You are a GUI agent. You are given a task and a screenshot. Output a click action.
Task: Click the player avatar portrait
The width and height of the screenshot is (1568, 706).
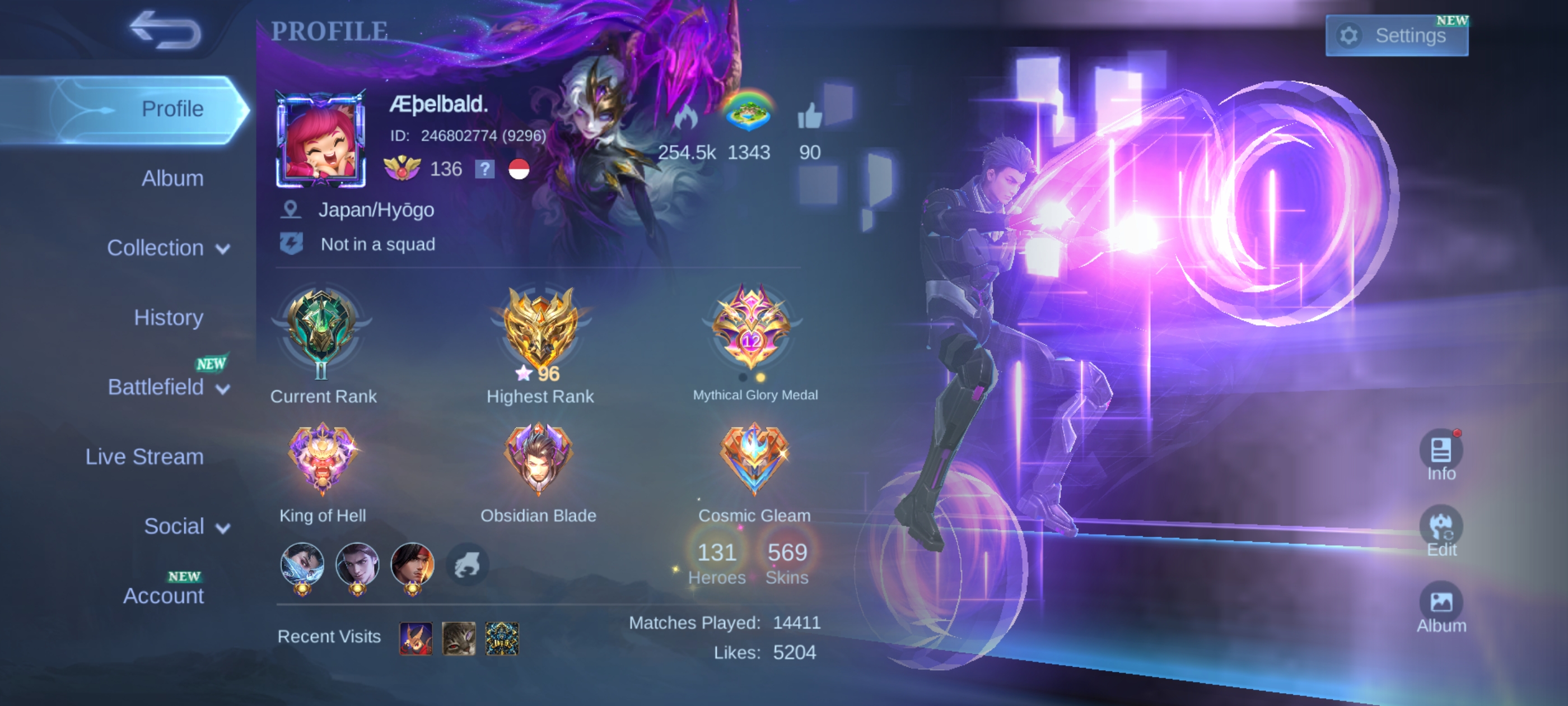(321, 139)
